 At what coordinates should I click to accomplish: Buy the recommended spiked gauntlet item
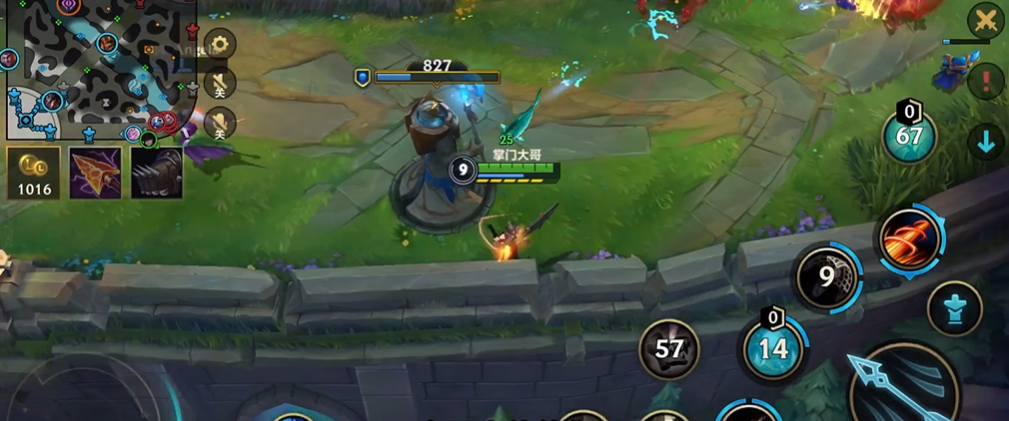pos(157,172)
